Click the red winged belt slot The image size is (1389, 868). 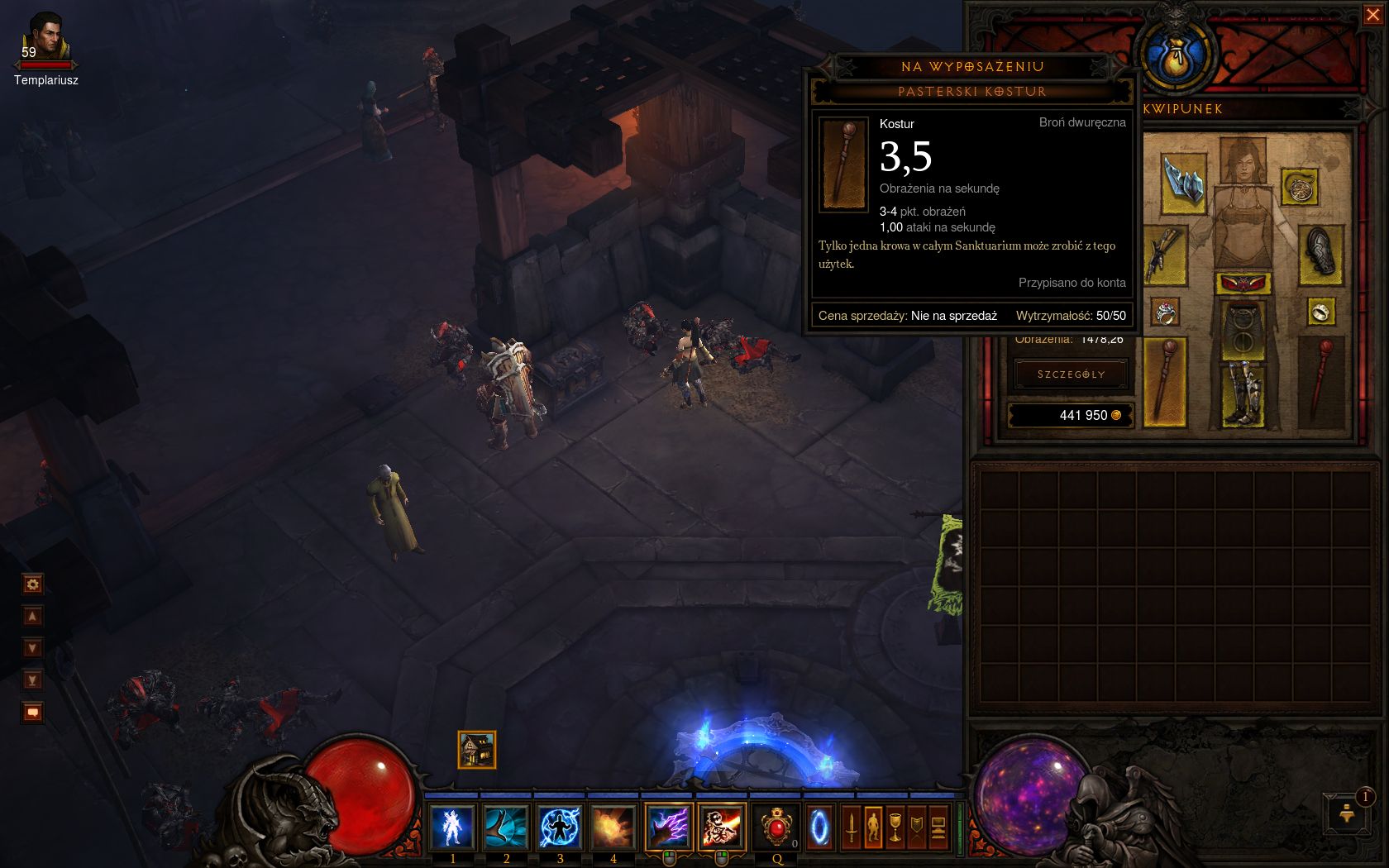(x=1243, y=284)
